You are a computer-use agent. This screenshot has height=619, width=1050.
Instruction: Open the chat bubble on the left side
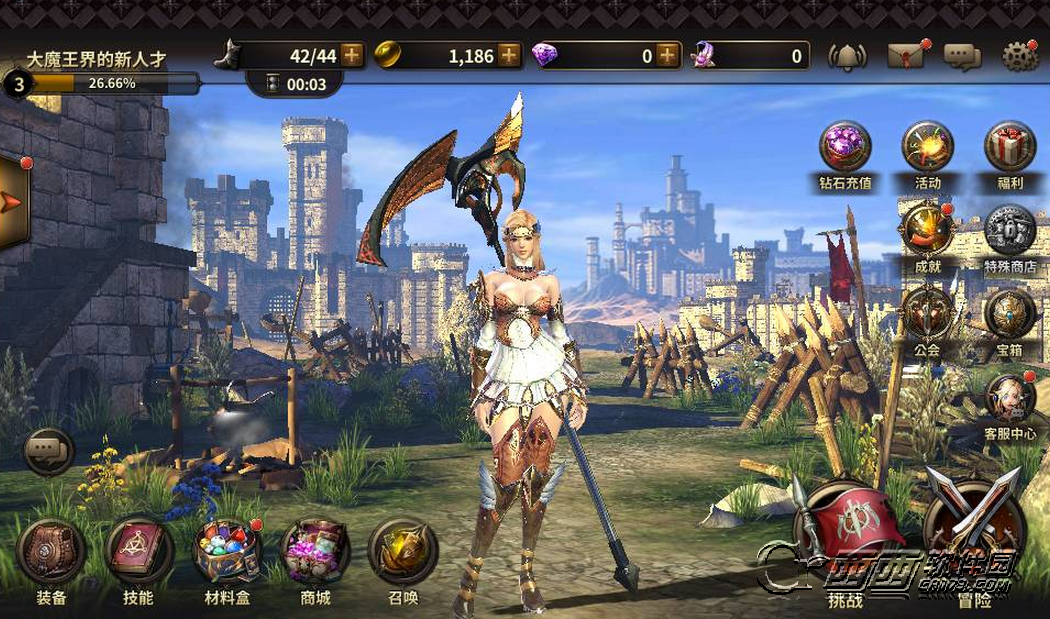tap(48, 453)
